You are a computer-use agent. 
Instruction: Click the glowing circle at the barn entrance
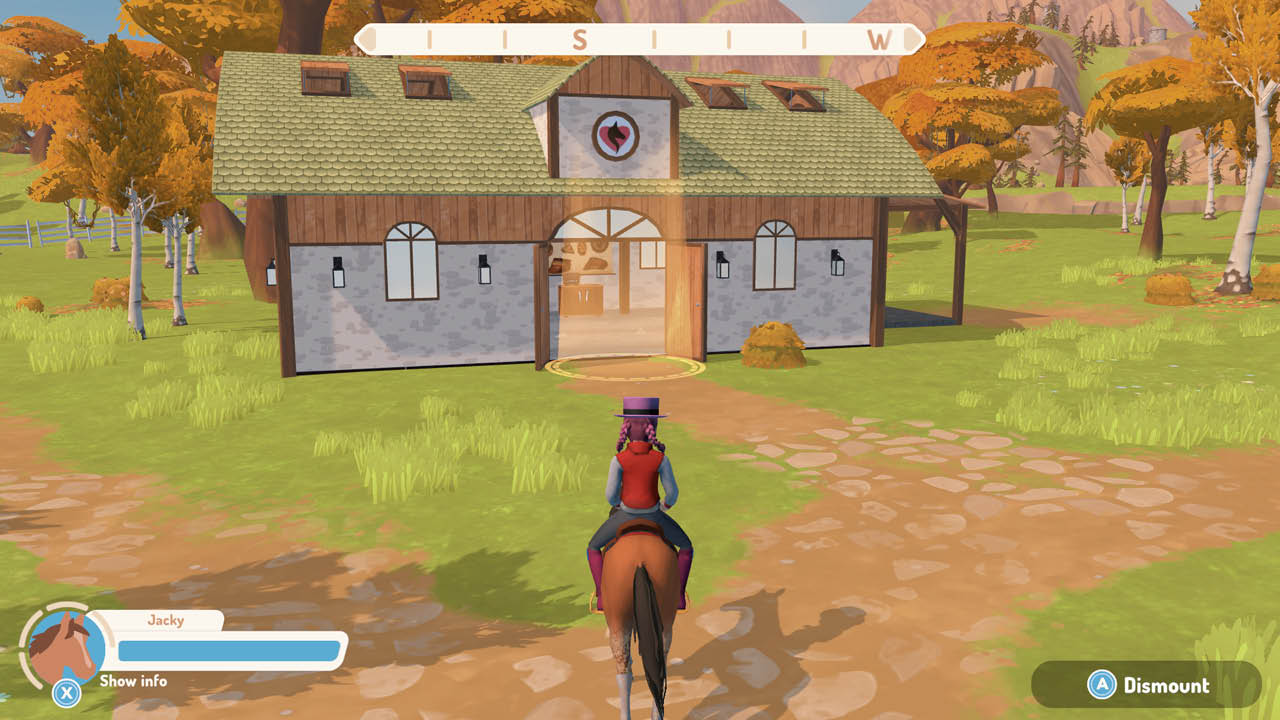625,365
